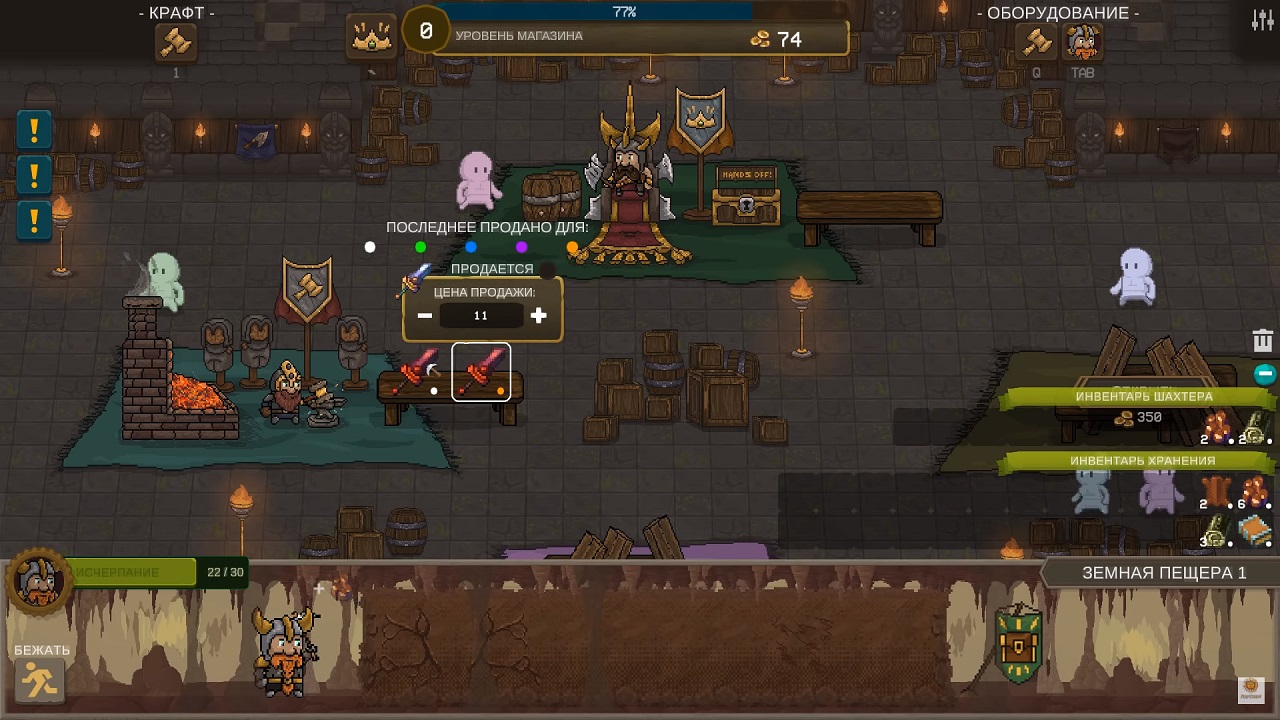Select the ore stack of 6 in storage
Viewport: 1280px width, 720px height.
click(x=1255, y=491)
